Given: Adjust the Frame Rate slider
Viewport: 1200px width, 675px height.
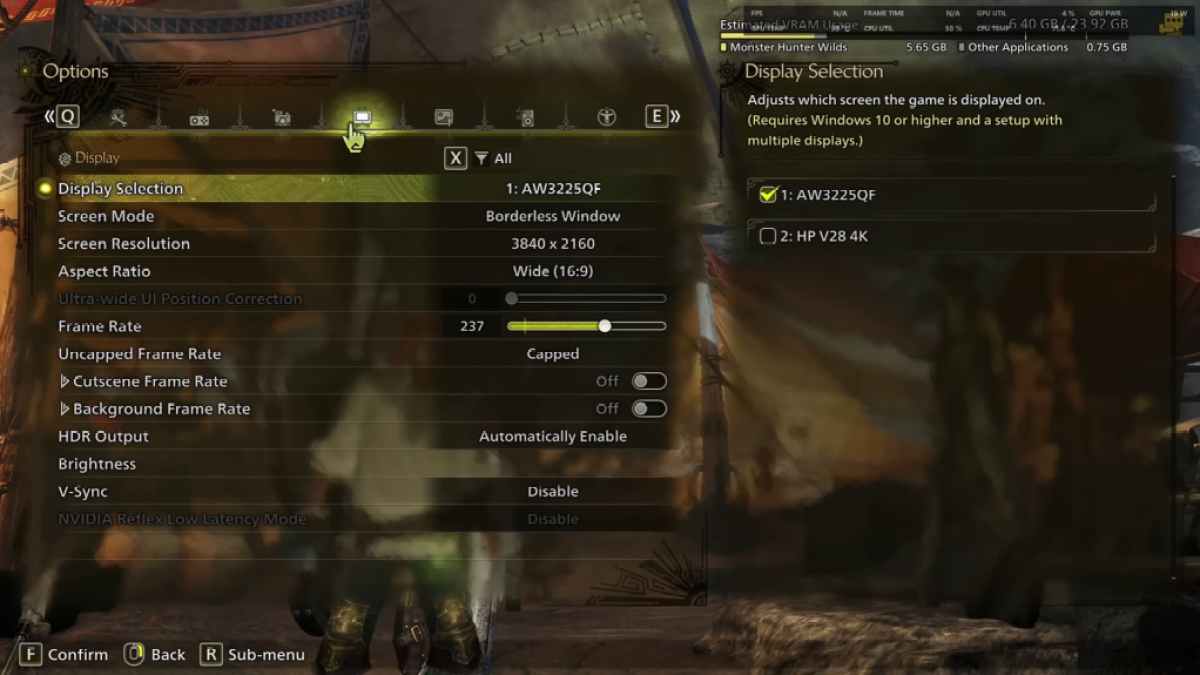Looking at the screenshot, I should (604, 326).
